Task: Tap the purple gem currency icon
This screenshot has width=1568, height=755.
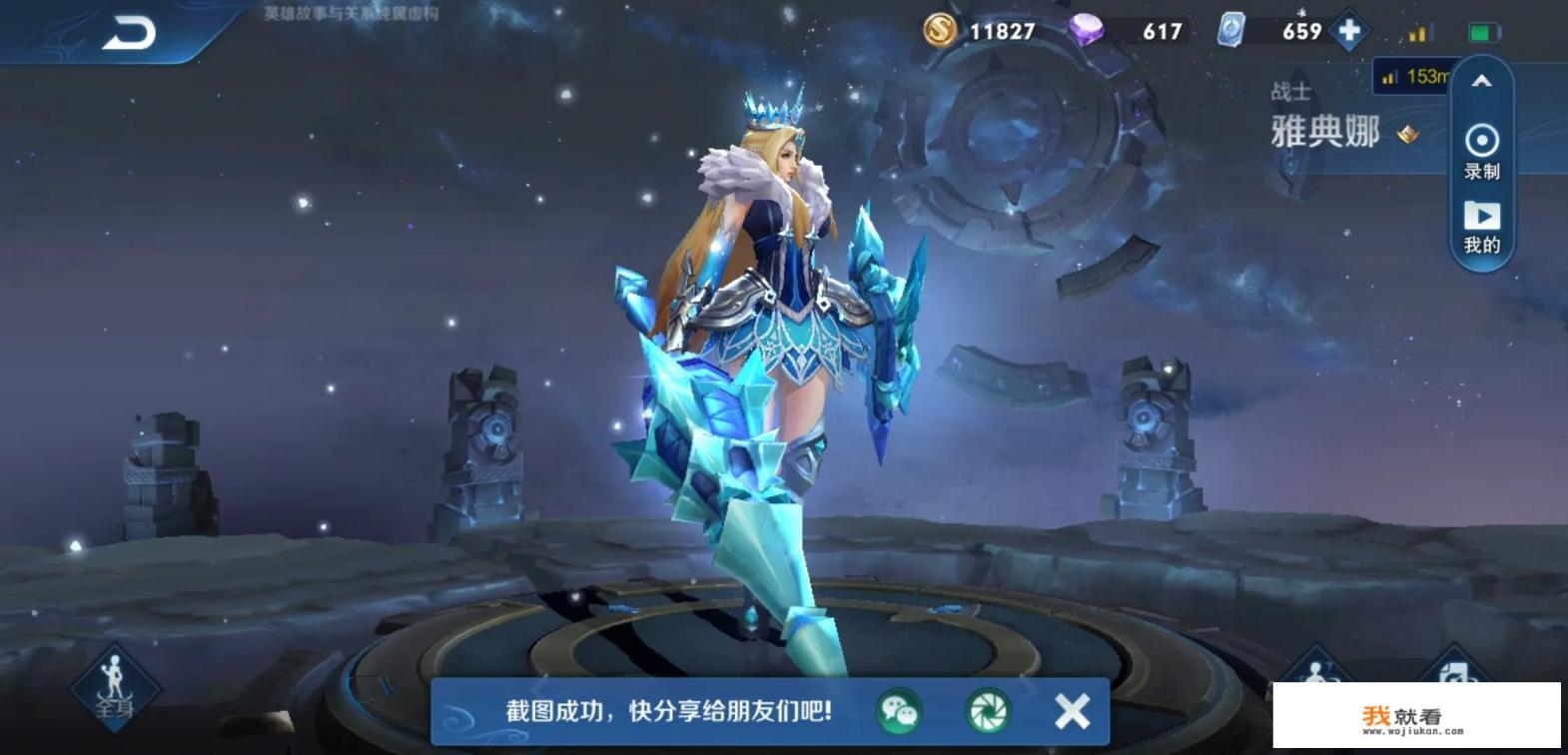Action: coord(1089,31)
